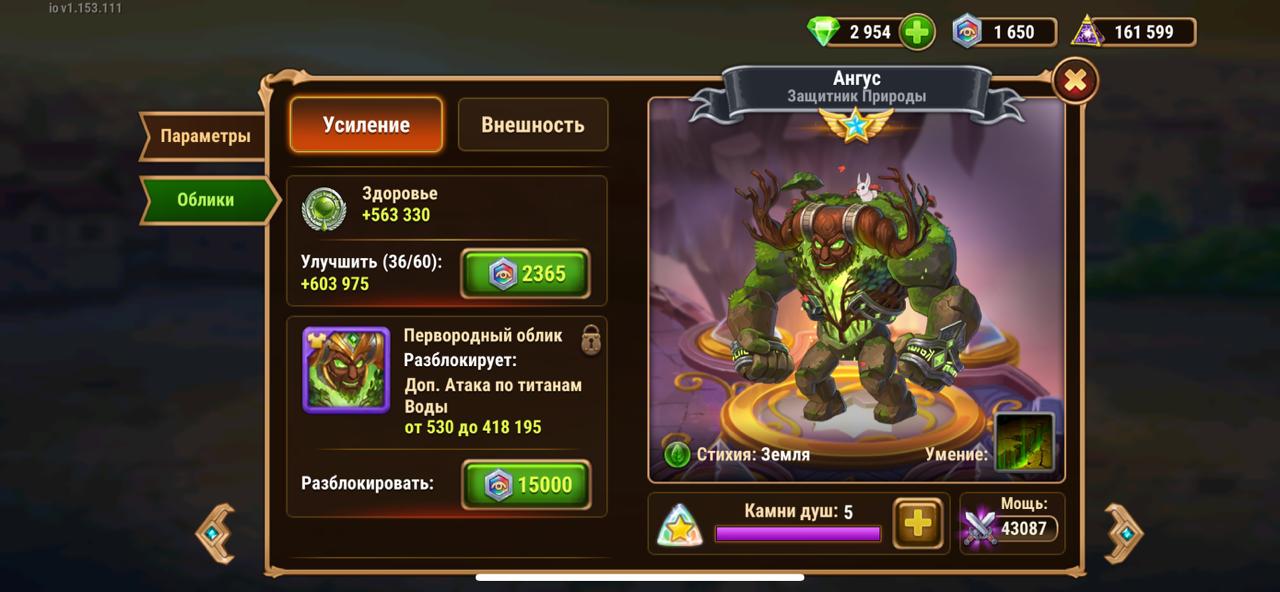Go to the next titan
The image size is (1280, 592).
click(1124, 533)
